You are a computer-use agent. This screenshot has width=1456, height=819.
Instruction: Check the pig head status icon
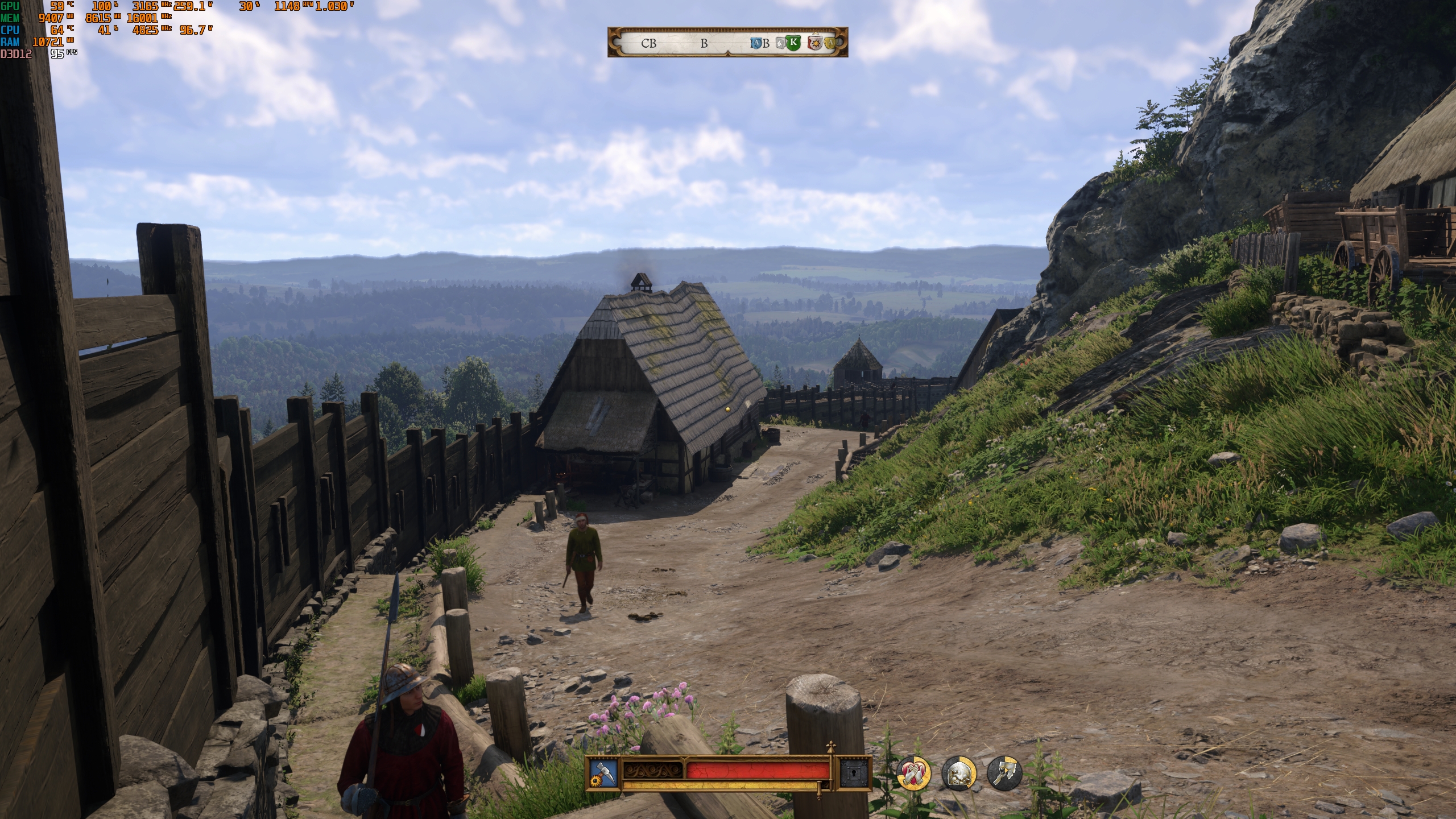click(x=959, y=773)
